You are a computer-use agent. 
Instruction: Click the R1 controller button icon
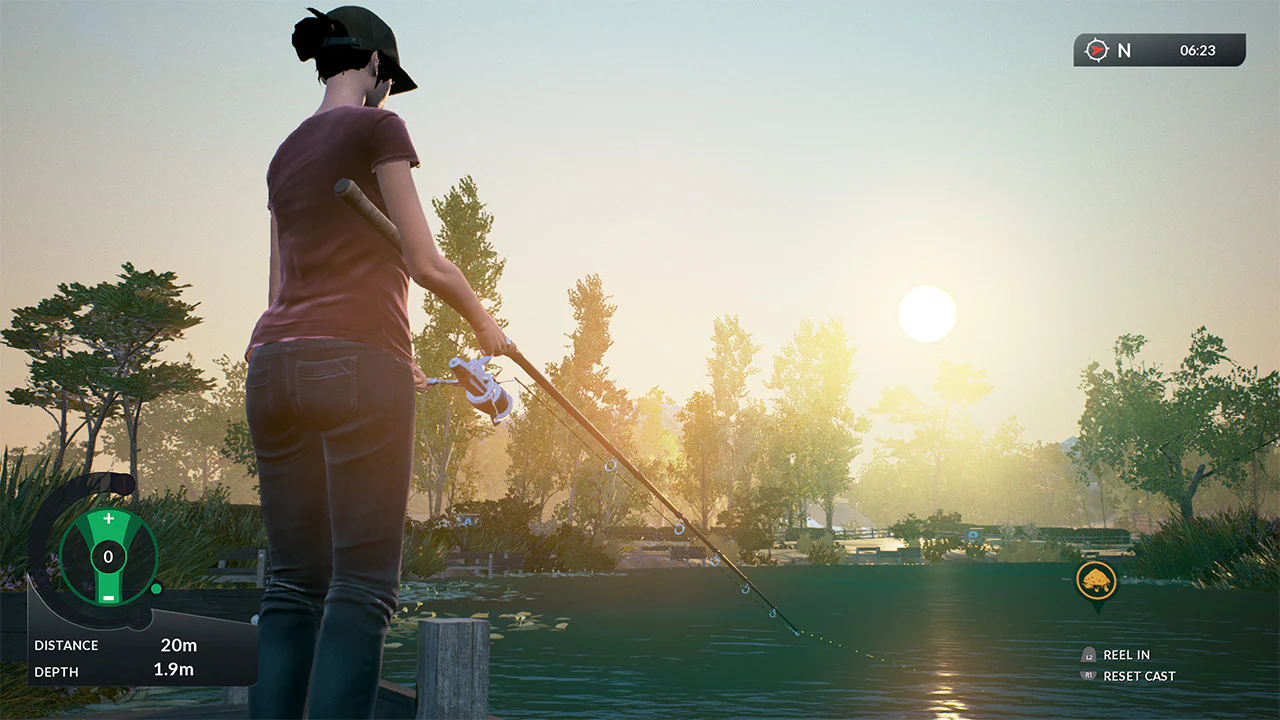click(1089, 675)
